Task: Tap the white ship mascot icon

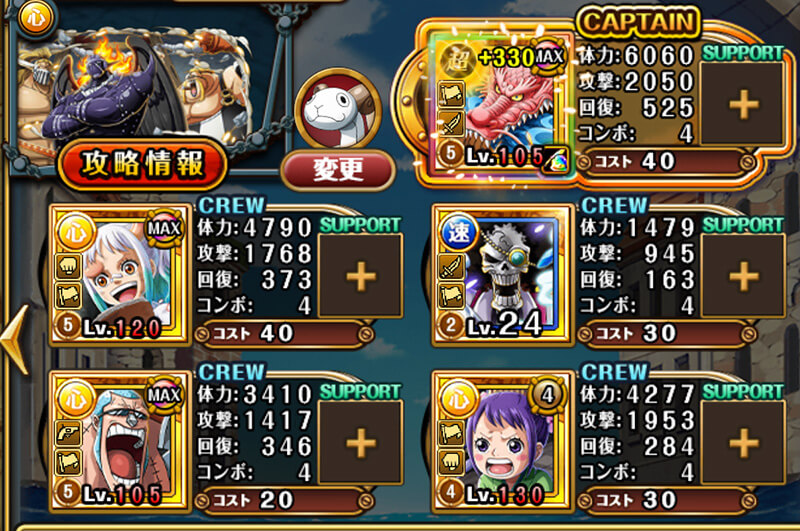Action: pyautogui.click(x=337, y=107)
